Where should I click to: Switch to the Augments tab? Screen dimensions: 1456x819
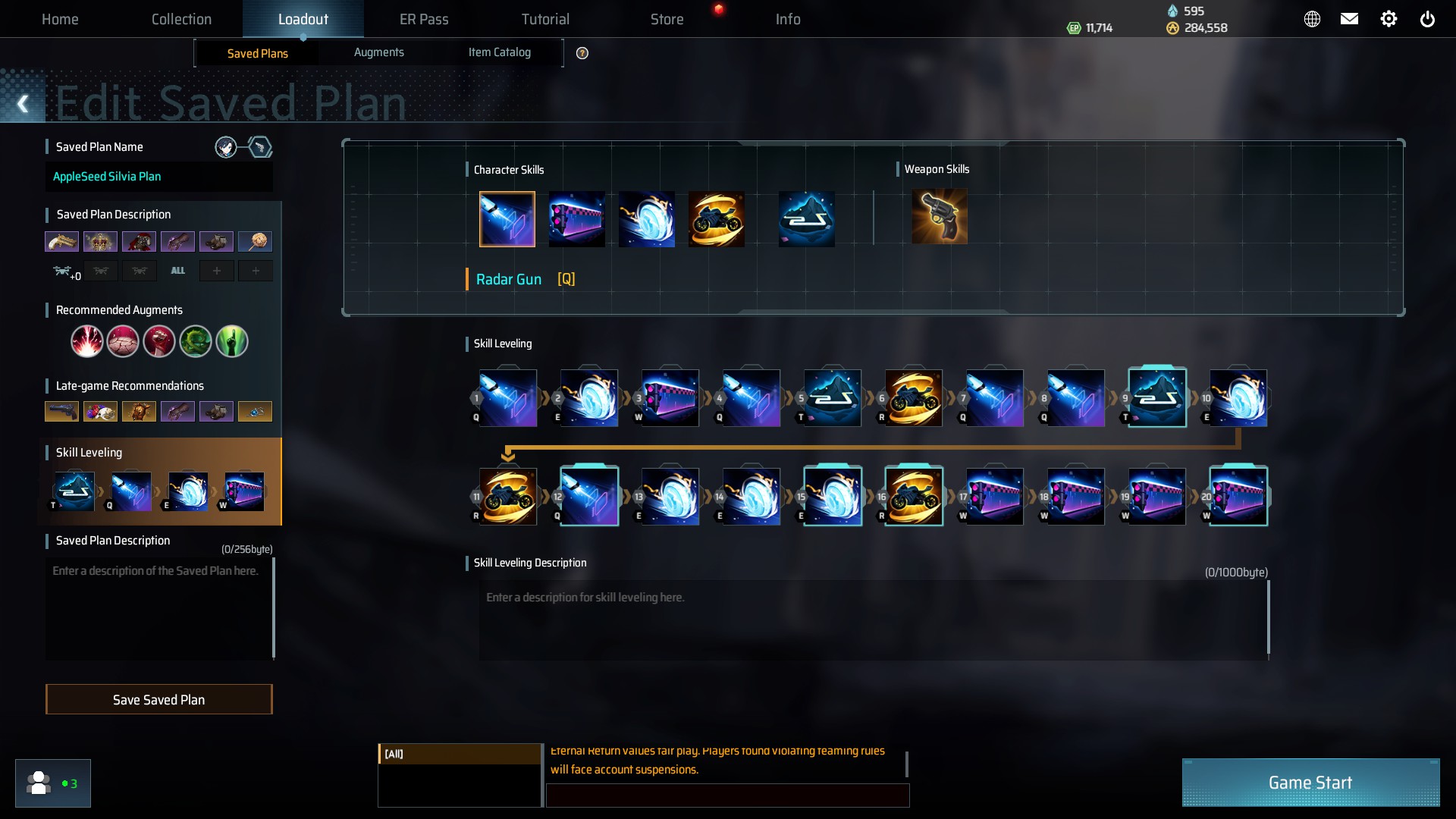tap(378, 52)
